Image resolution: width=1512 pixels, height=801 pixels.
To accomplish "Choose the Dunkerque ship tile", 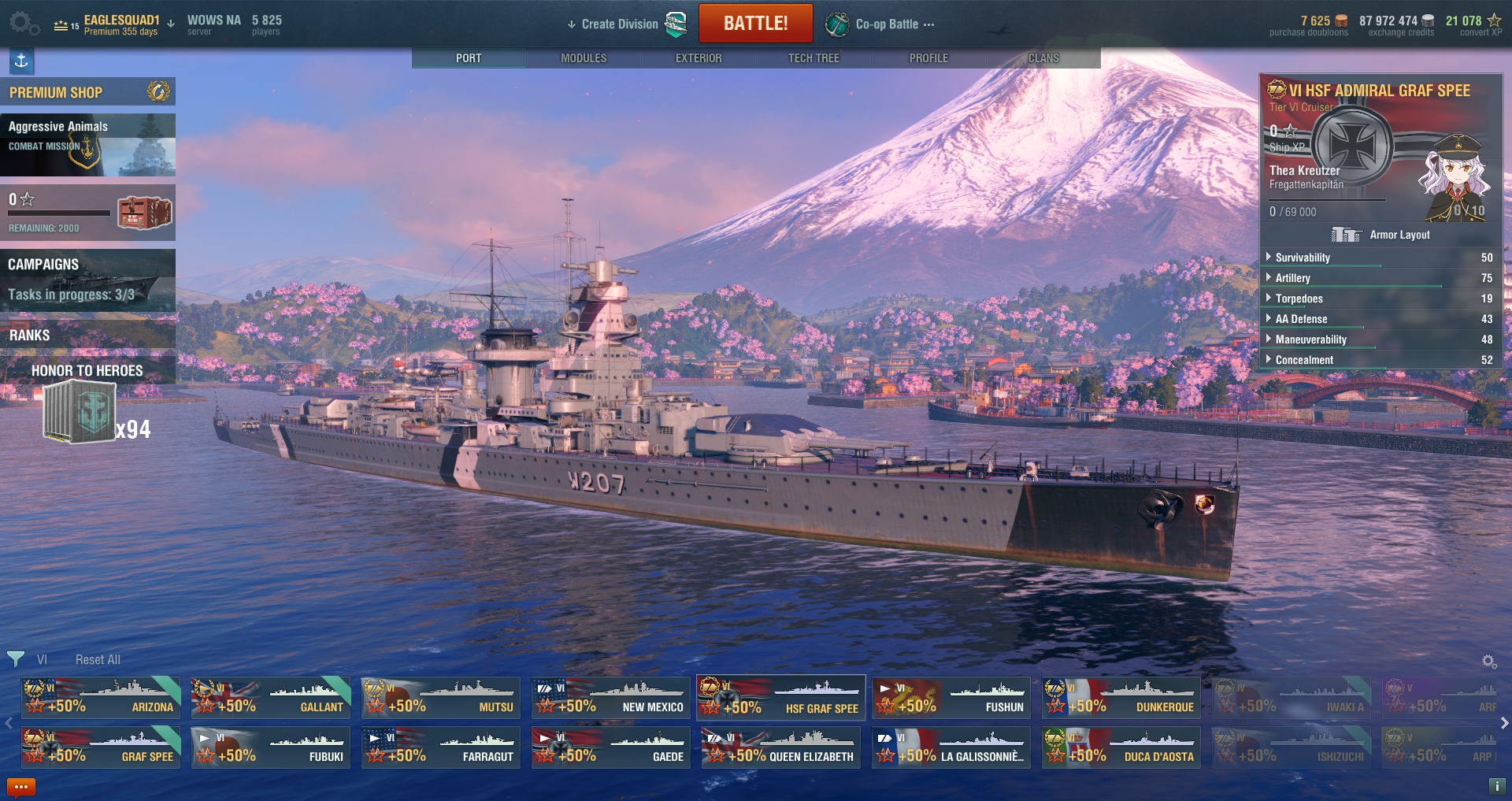I will point(1121,698).
